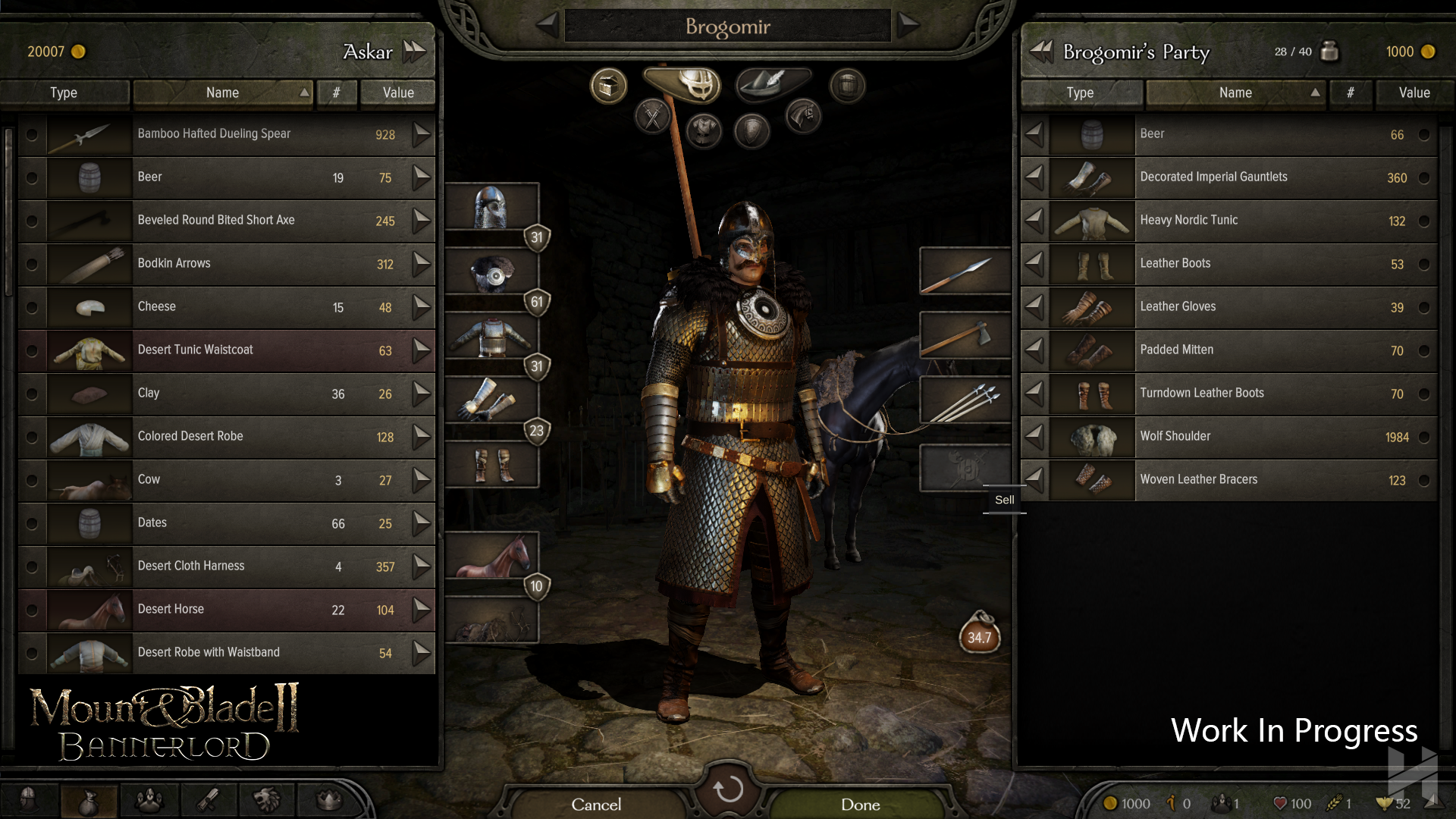Screen dimensions: 1456x819
Task: Switch to the battle outfit helmet tab
Action: click(x=692, y=83)
